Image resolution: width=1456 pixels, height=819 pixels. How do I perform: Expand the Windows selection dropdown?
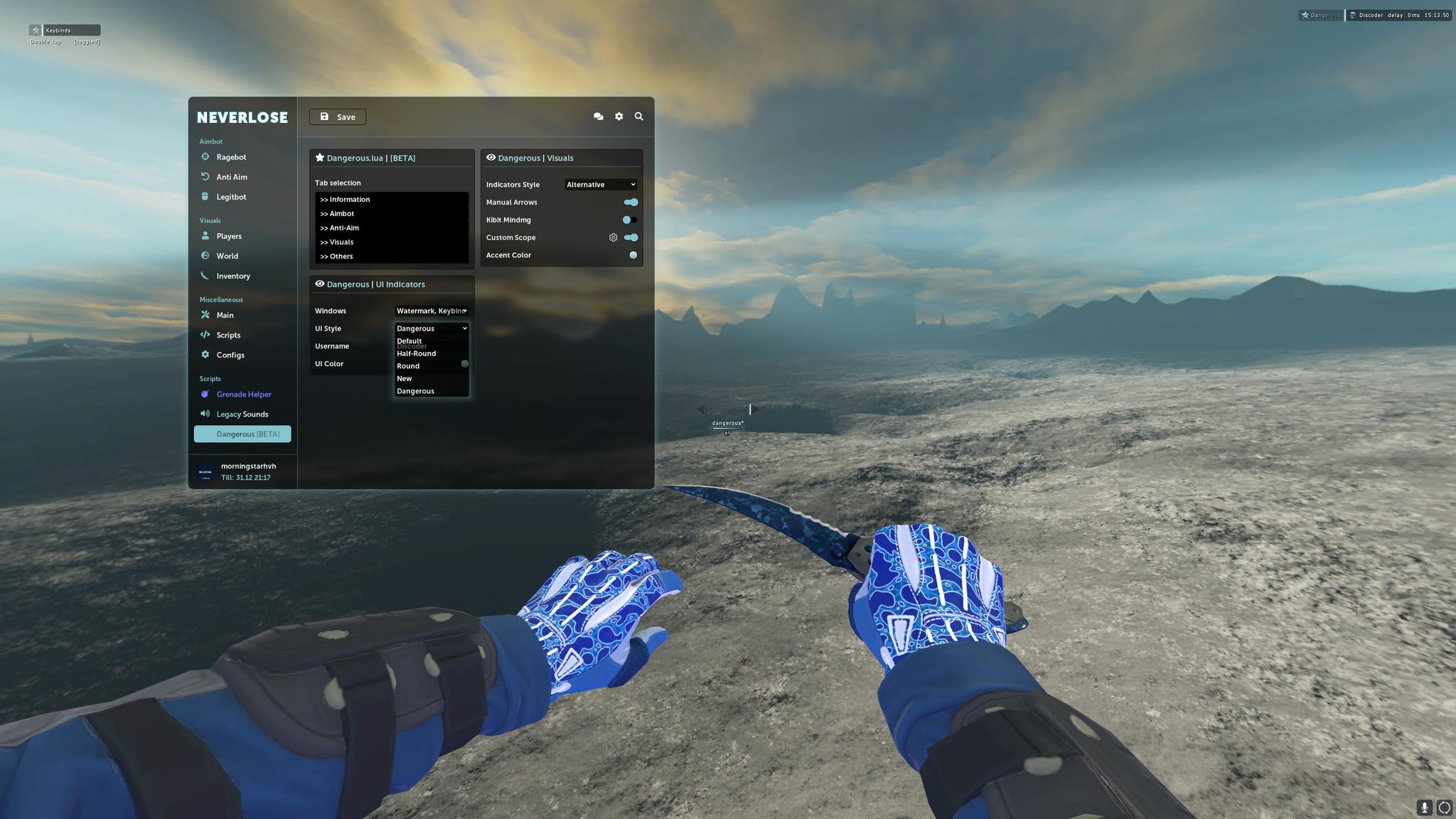pos(432,311)
